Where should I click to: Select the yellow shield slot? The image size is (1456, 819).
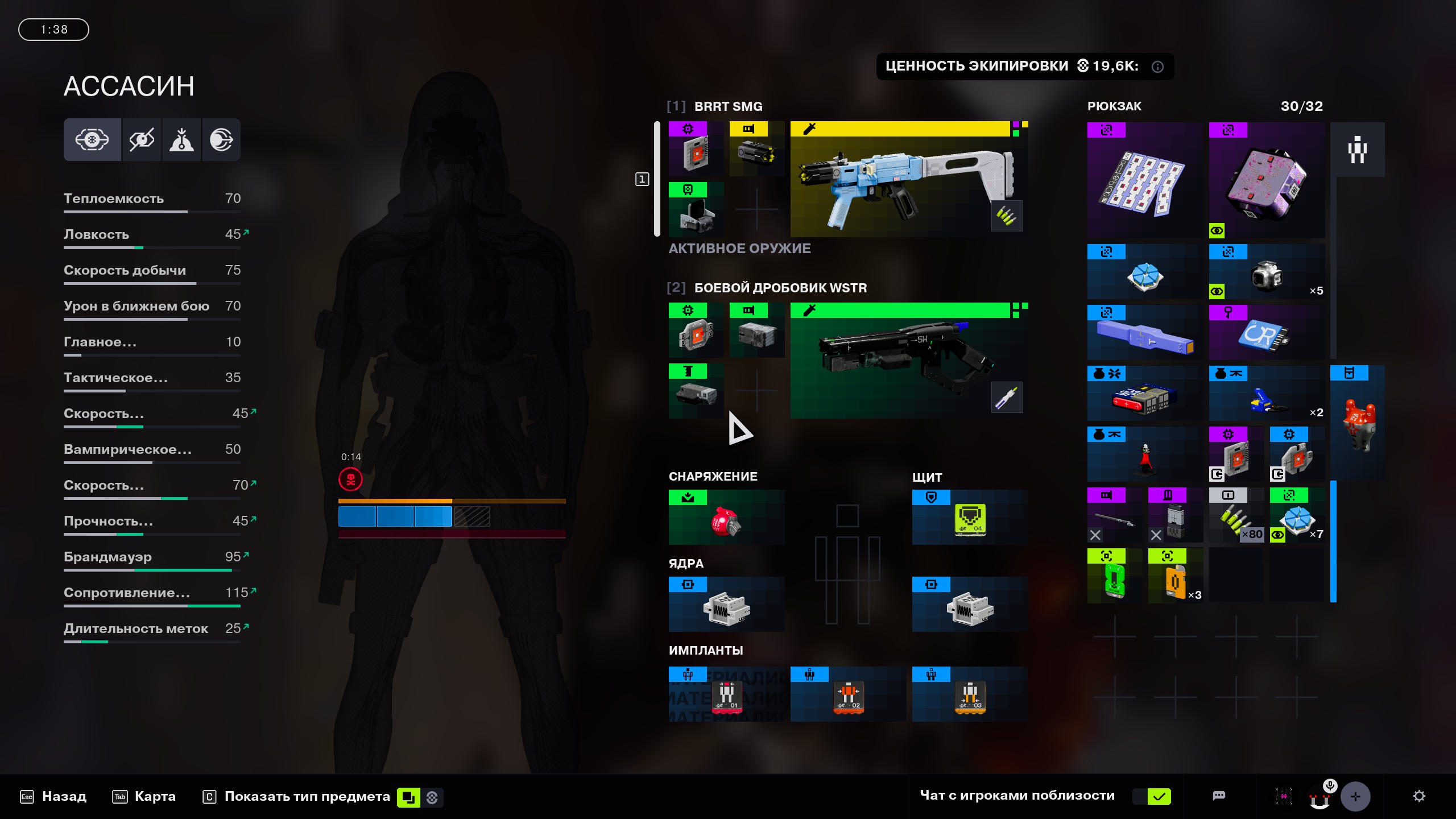point(970,518)
